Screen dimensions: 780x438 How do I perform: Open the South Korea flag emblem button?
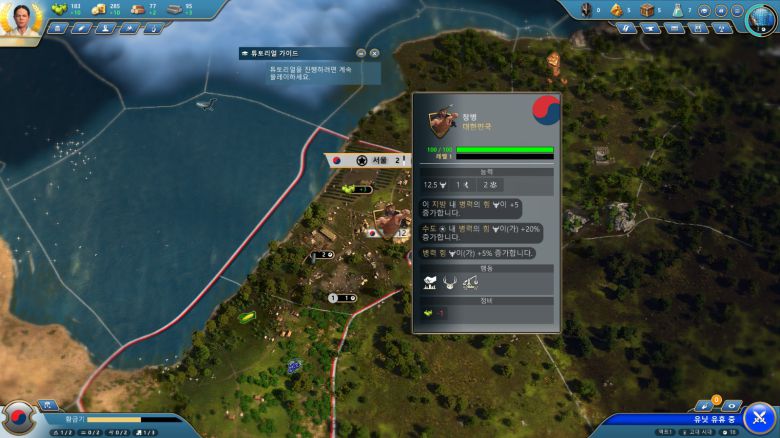click(x=18, y=418)
